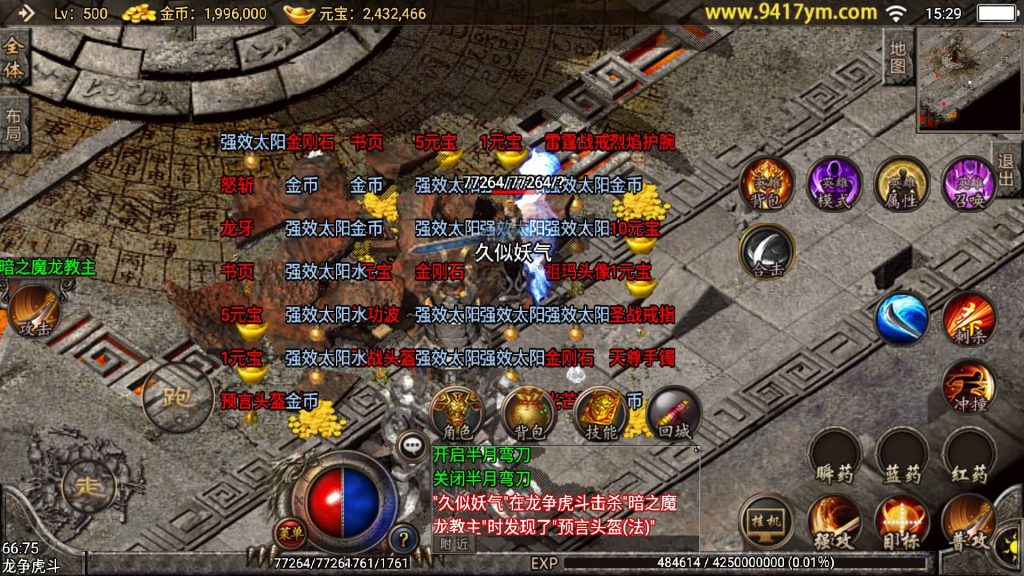Image resolution: width=1024 pixels, height=576 pixels.
Task: Tap the 强攻 forced attack button
Action: 834,521
